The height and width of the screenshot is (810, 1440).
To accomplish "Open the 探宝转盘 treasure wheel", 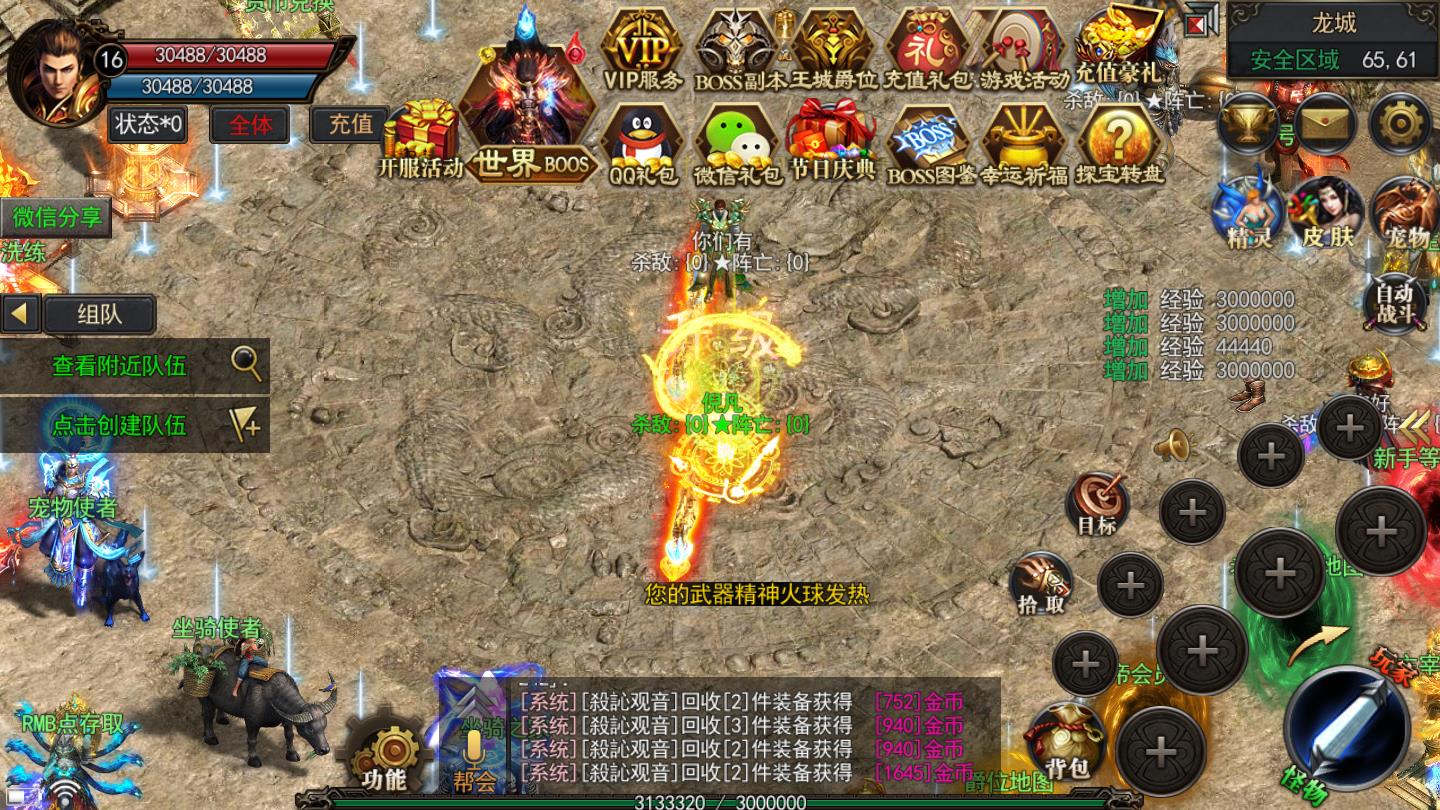I will pyautogui.click(x=1119, y=143).
